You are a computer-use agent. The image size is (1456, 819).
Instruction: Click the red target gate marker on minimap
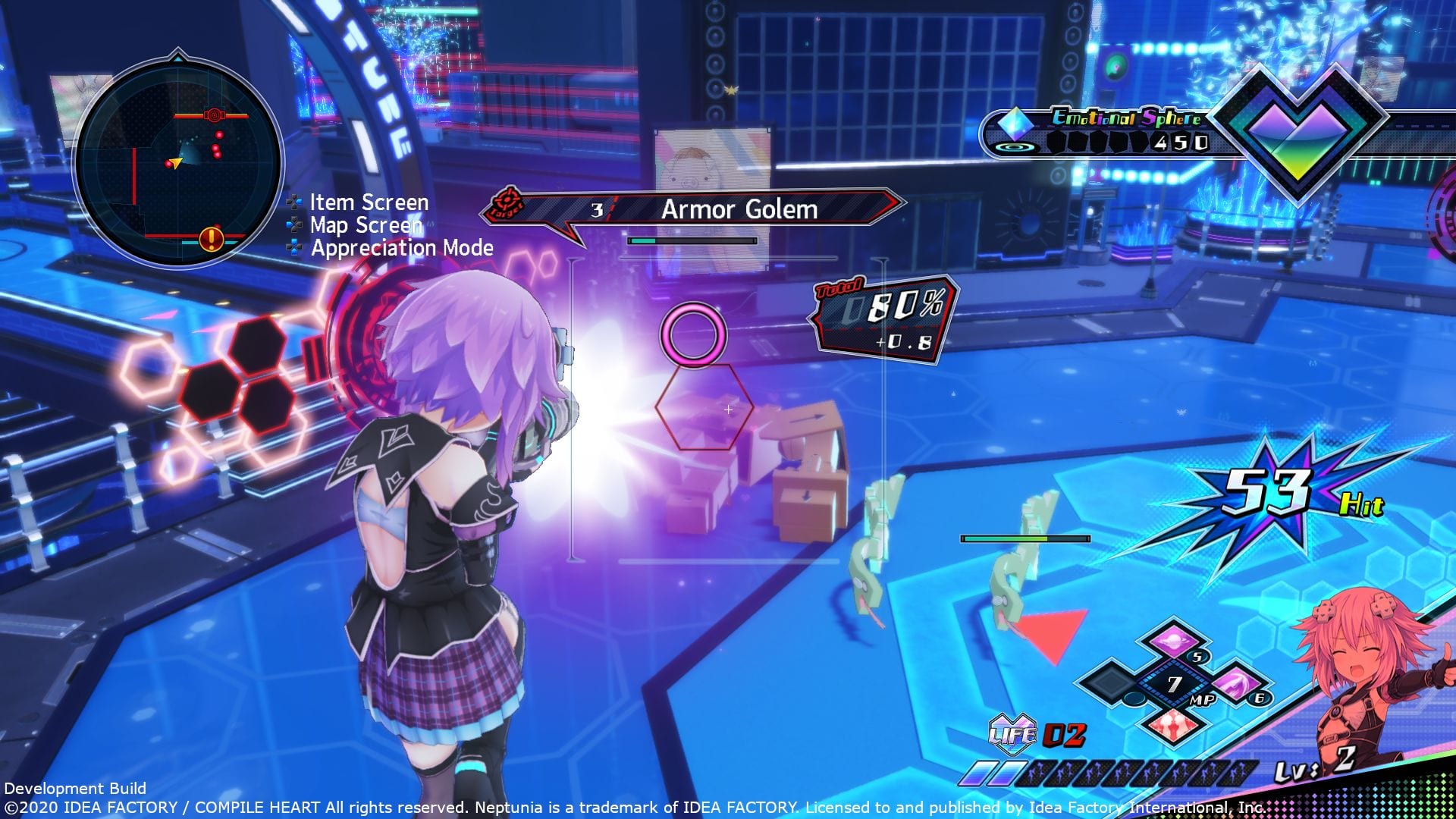coord(213,115)
